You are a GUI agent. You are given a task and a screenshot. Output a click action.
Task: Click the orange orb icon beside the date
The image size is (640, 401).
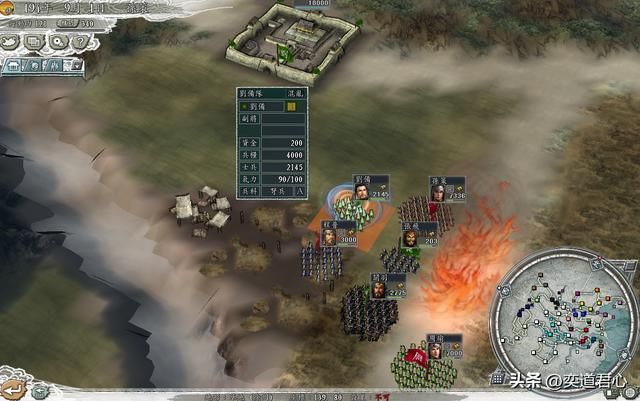[x=9, y=8]
